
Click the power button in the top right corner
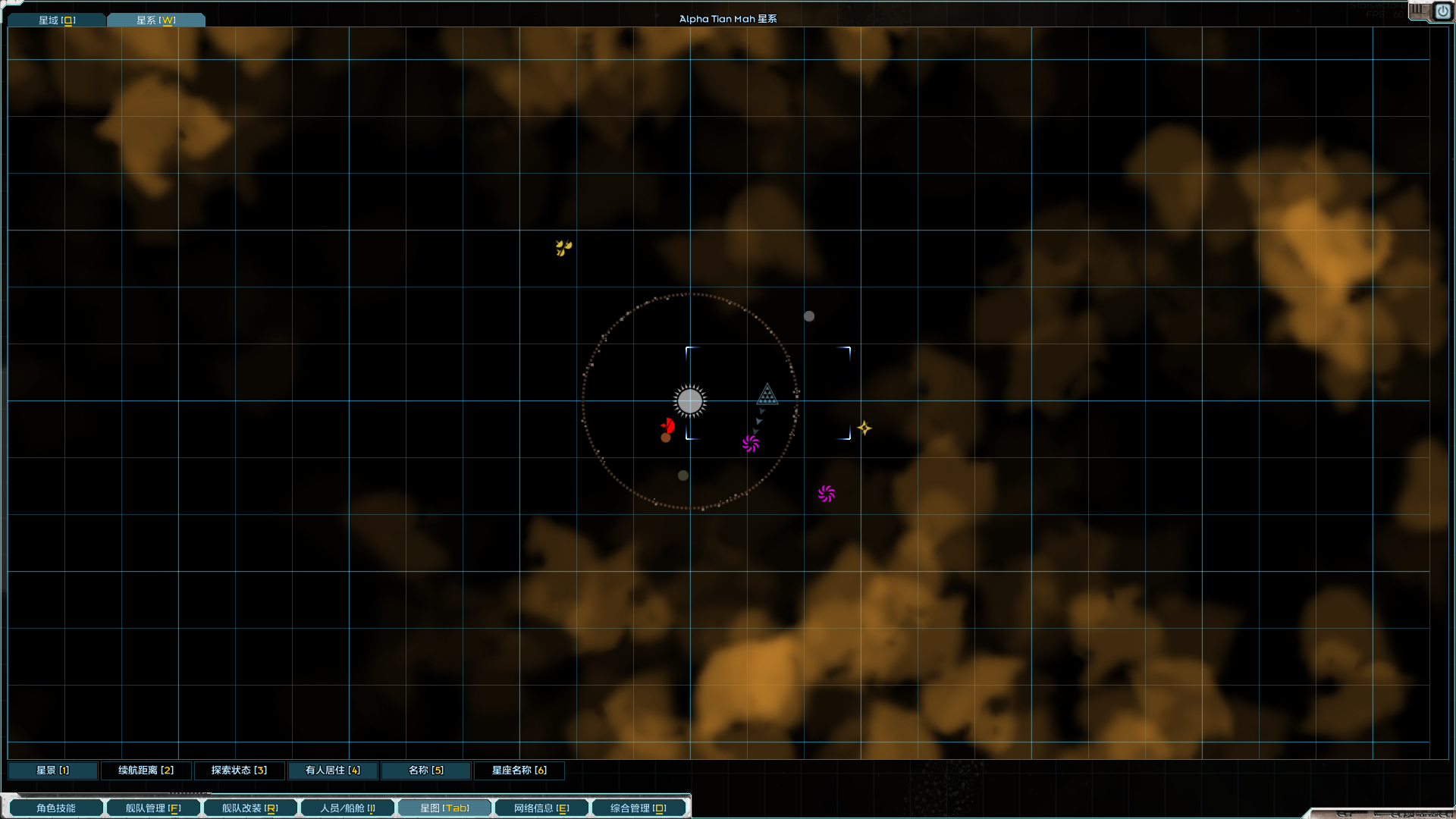pos(1443,11)
